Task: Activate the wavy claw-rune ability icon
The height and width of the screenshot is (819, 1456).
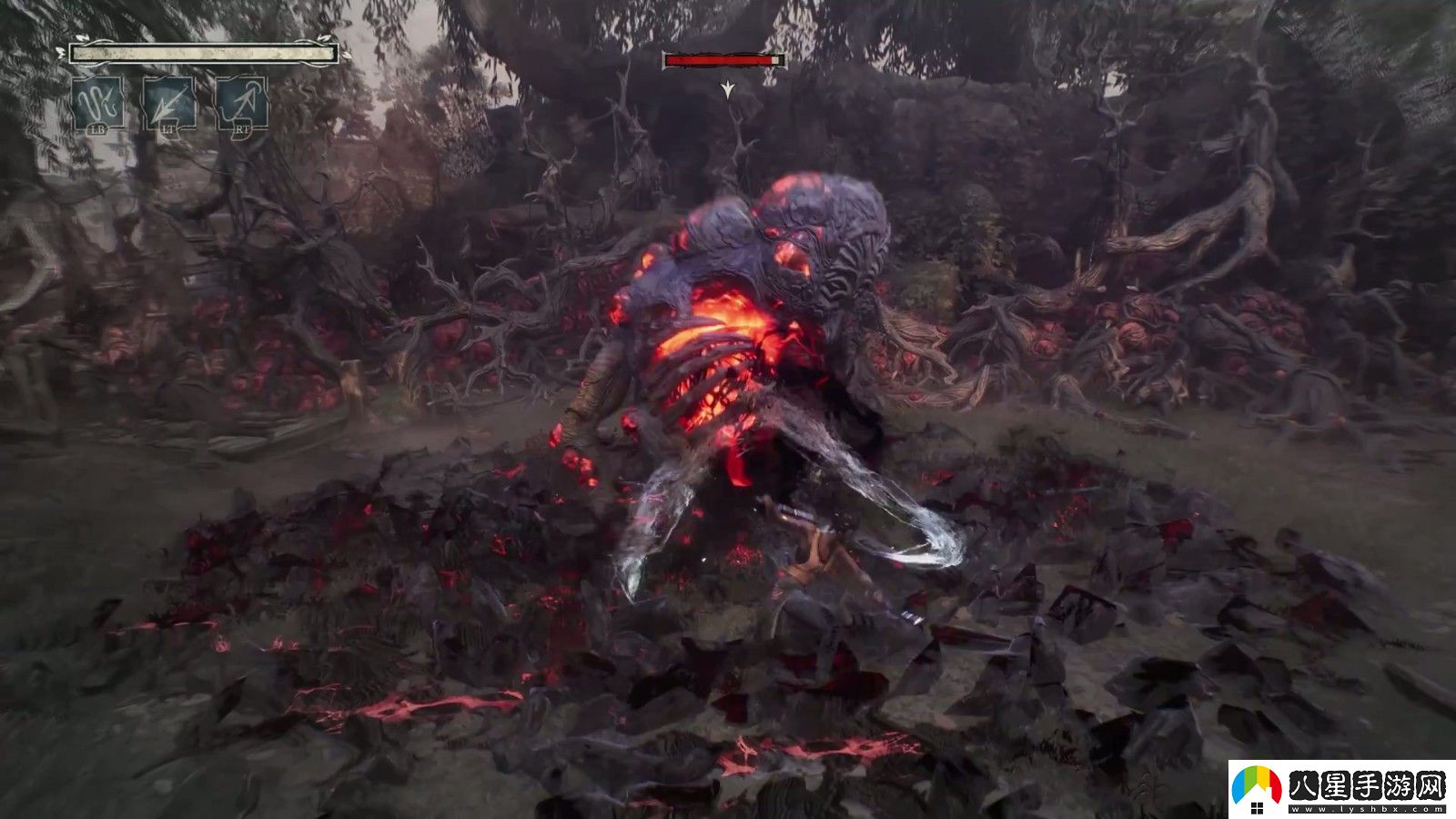Action: tap(97, 103)
